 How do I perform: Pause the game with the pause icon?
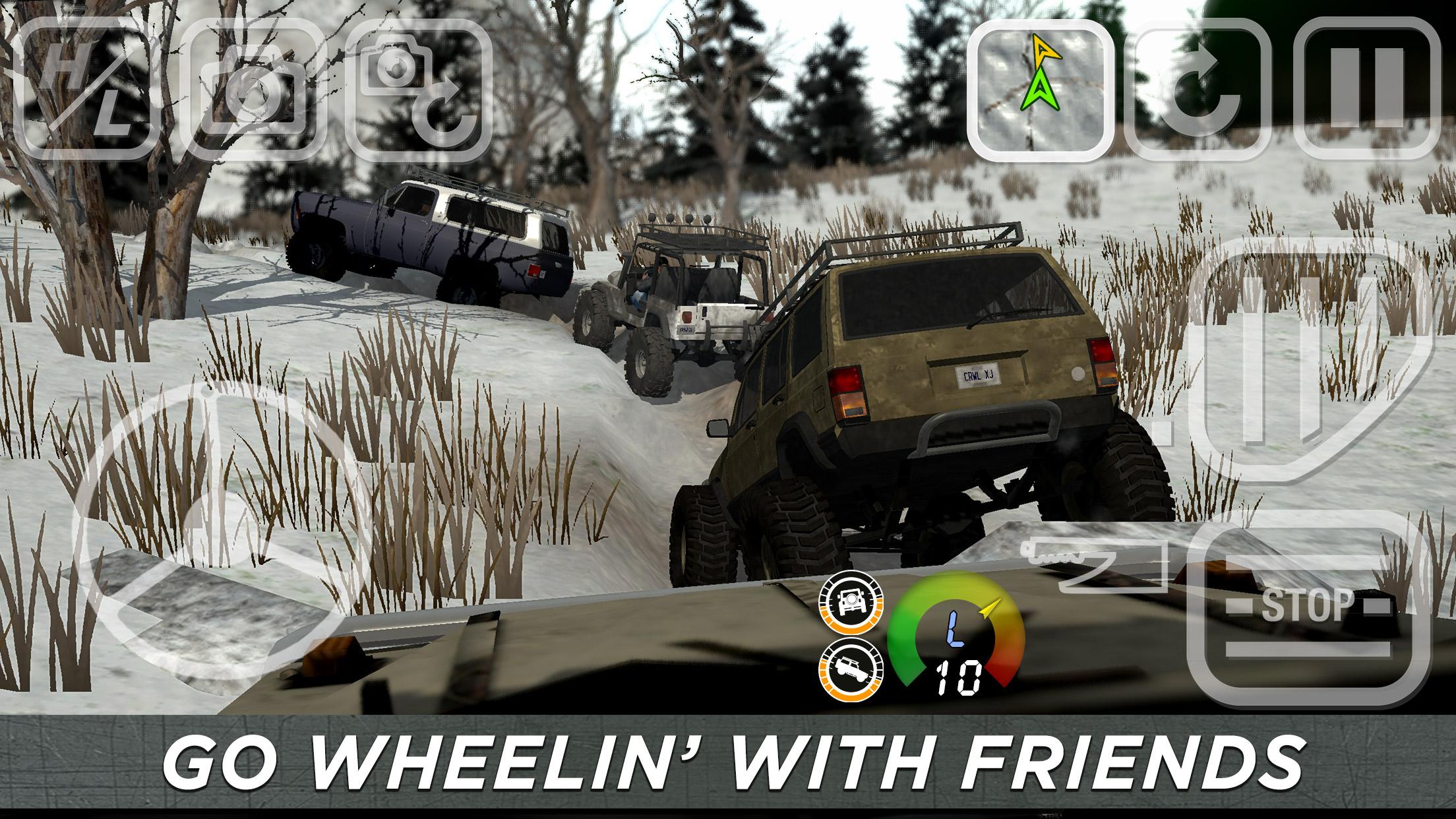[x=1368, y=89]
